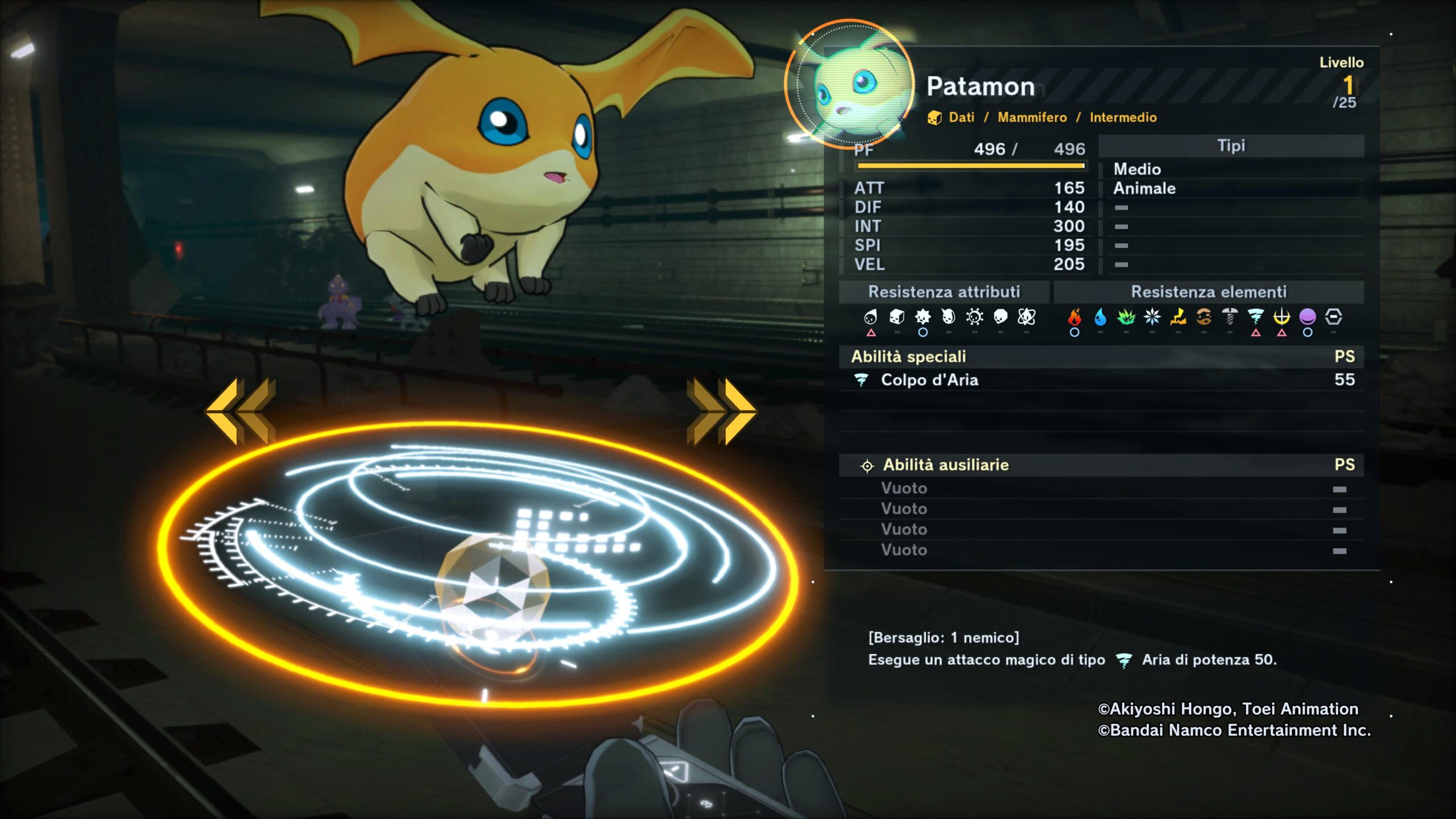
Task: Click the left double-chevron arrow
Action: (x=241, y=411)
